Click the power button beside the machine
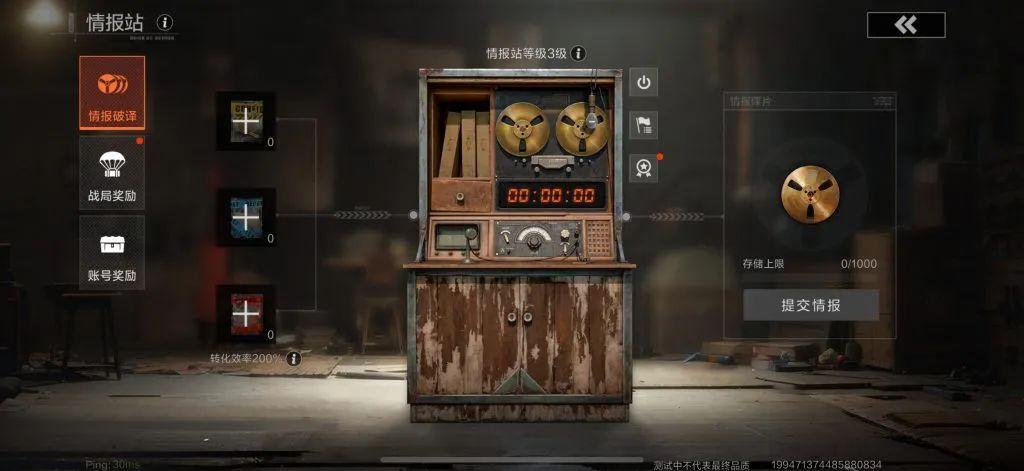The height and width of the screenshot is (471, 1024). [644, 82]
